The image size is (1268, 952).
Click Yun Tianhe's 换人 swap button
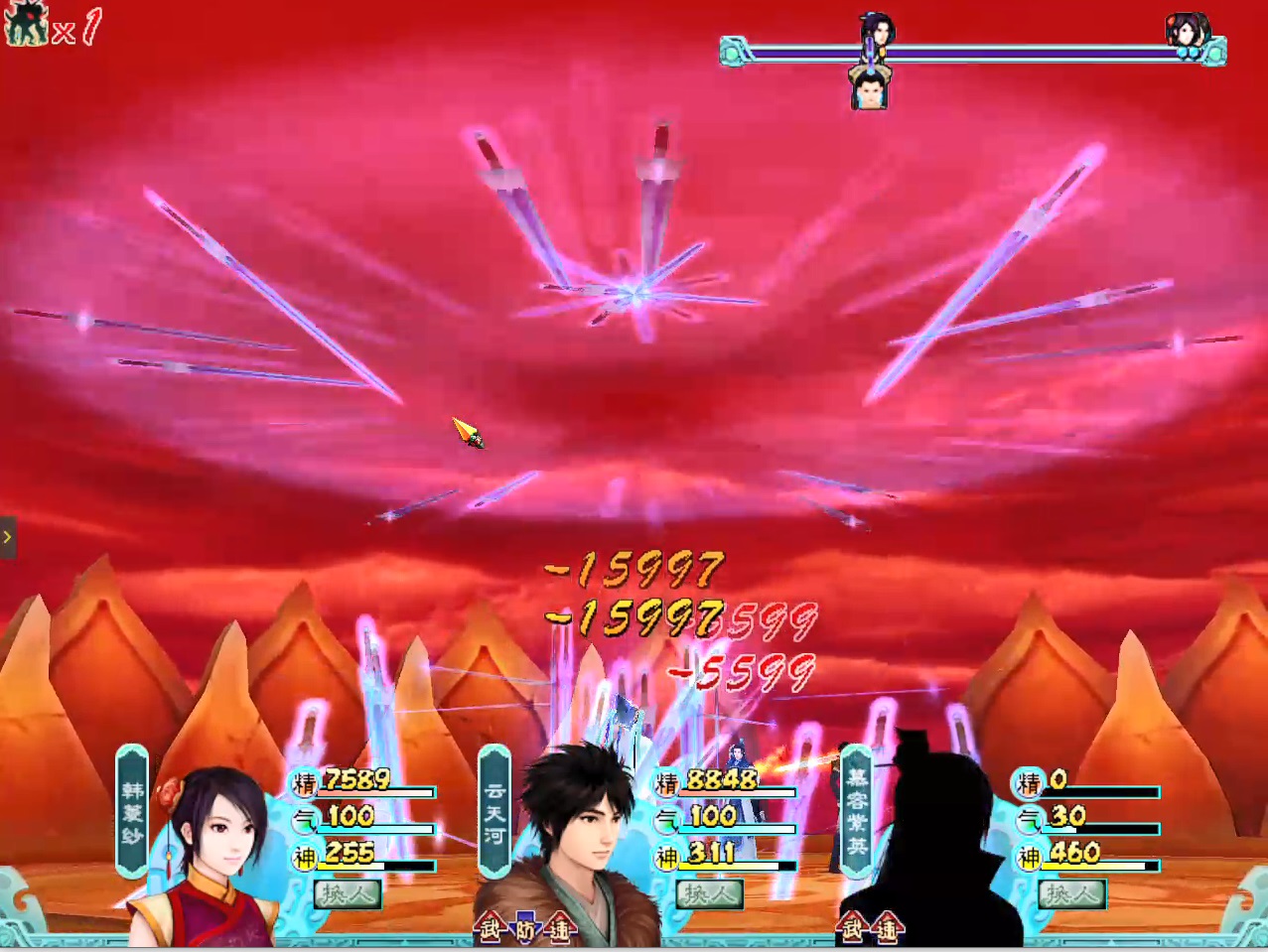point(709,893)
